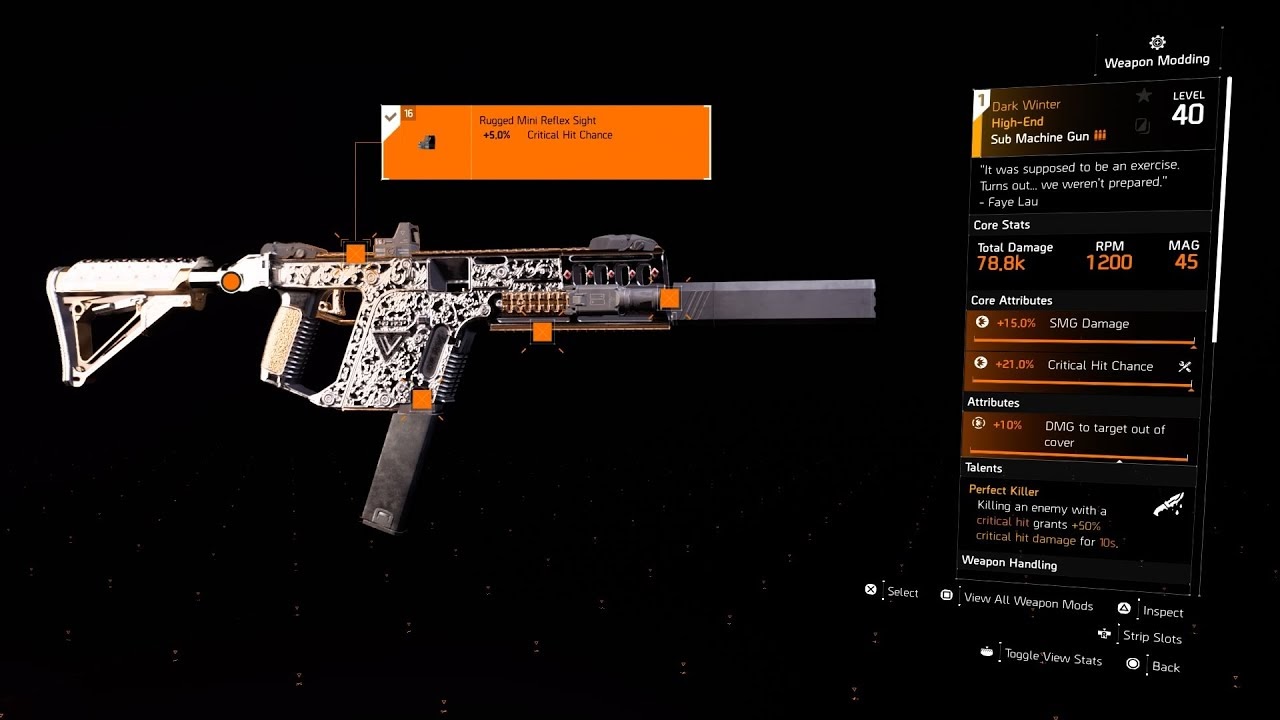Click the SMG Damage attribute icon
Screen dimensions: 1280x720
[980, 322]
